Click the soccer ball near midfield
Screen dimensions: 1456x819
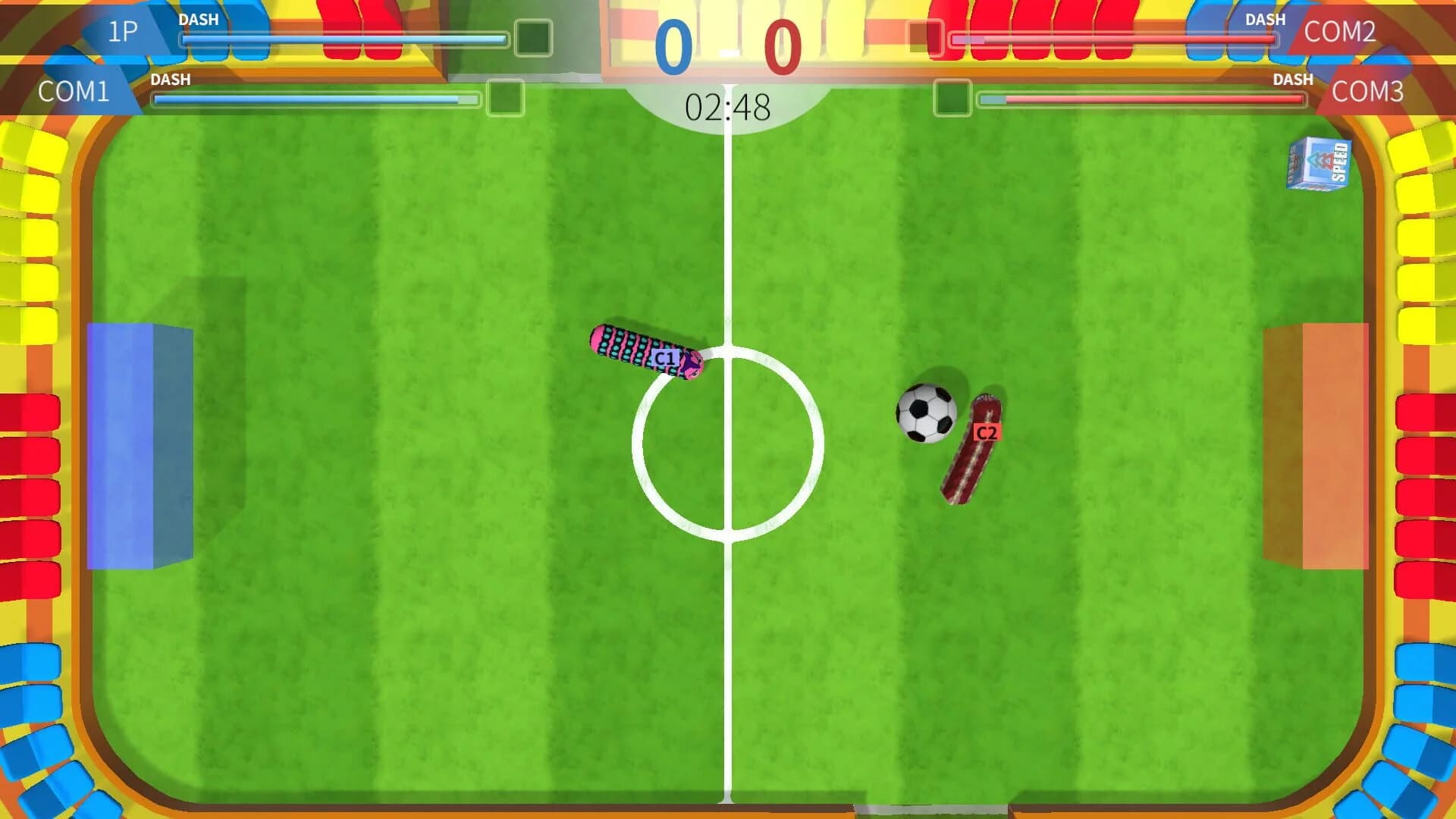pos(927,412)
